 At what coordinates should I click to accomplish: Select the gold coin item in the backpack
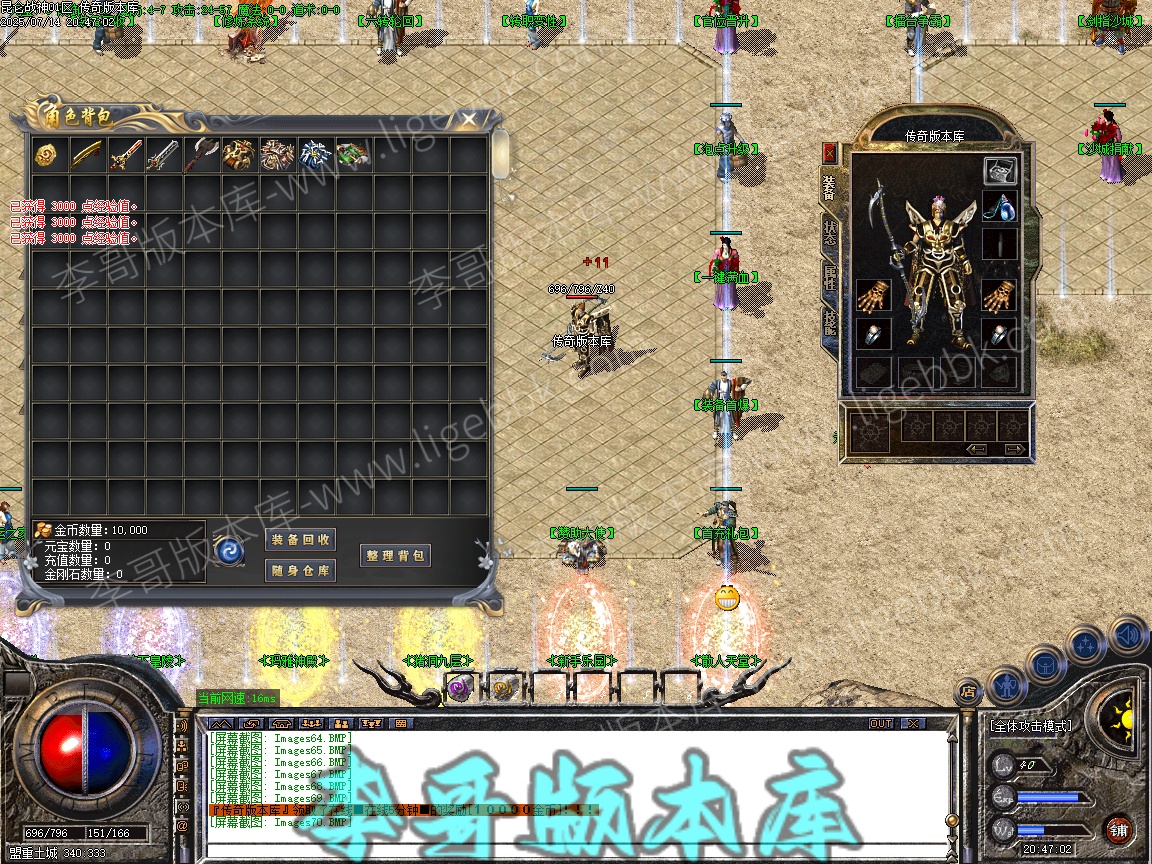[x=47, y=155]
